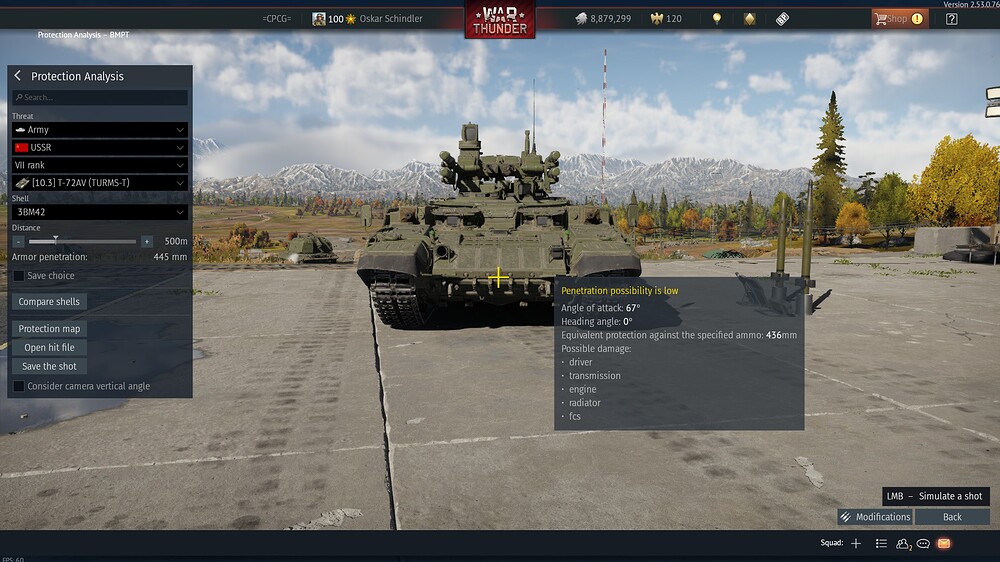1000x562 pixels.
Task: Open the T-72AV (TURMS-T) vehicle dropdown
Action: 99,183
